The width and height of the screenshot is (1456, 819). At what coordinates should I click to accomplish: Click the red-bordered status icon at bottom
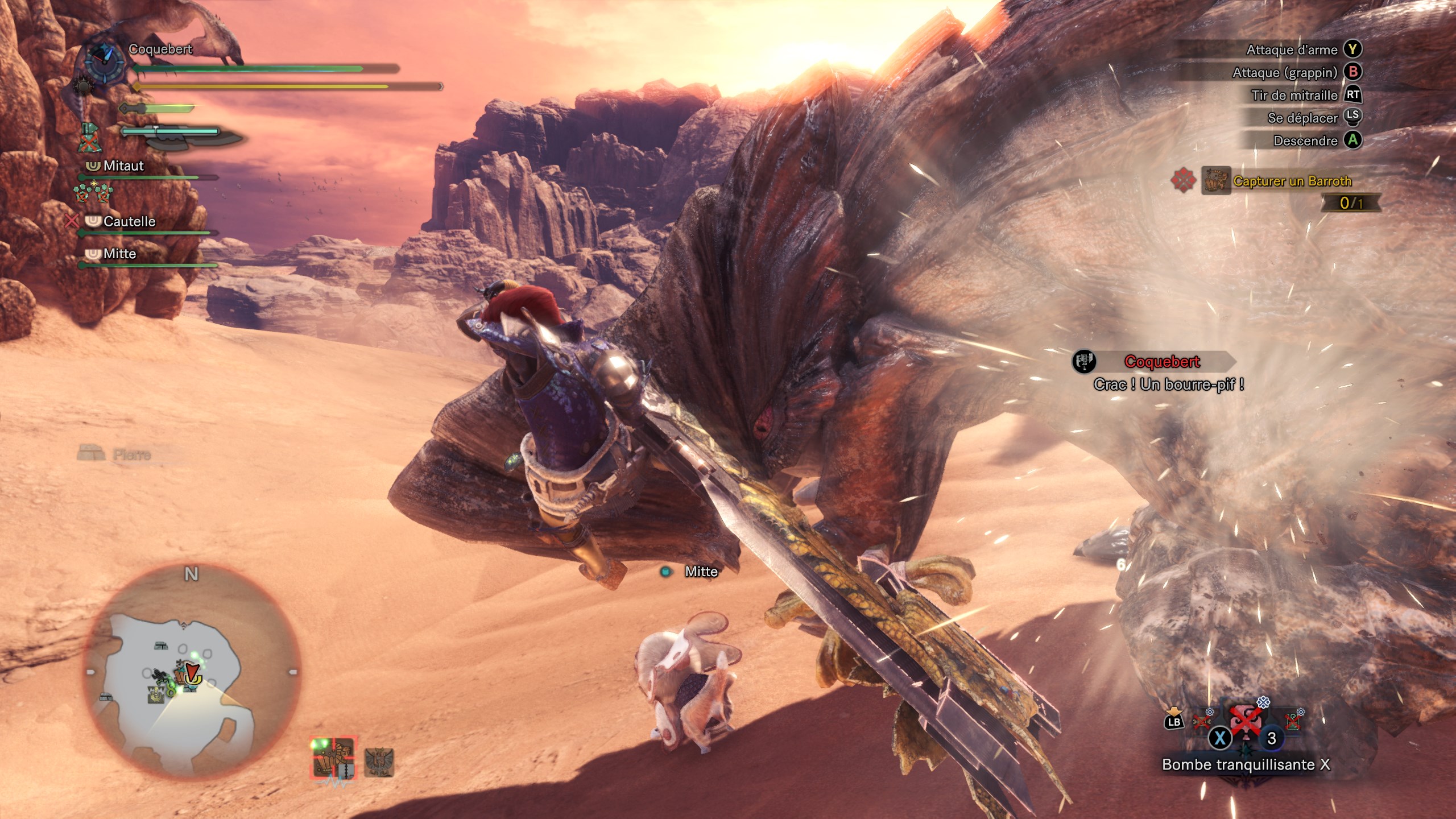click(333, 758)
